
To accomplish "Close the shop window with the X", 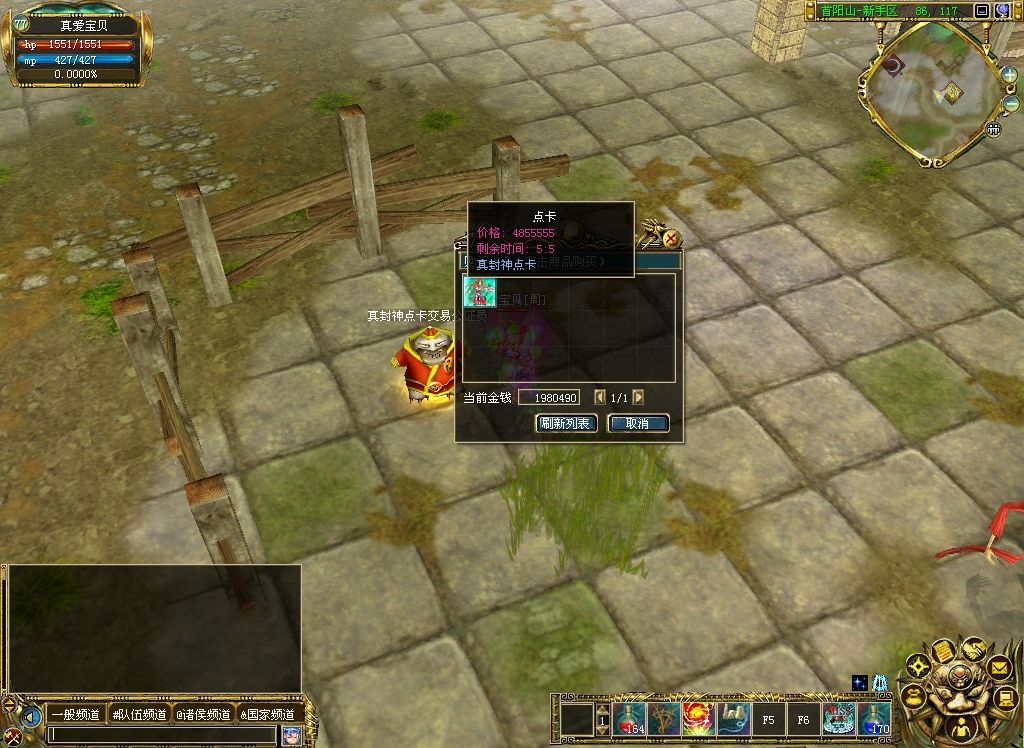I will coord(672,239).
